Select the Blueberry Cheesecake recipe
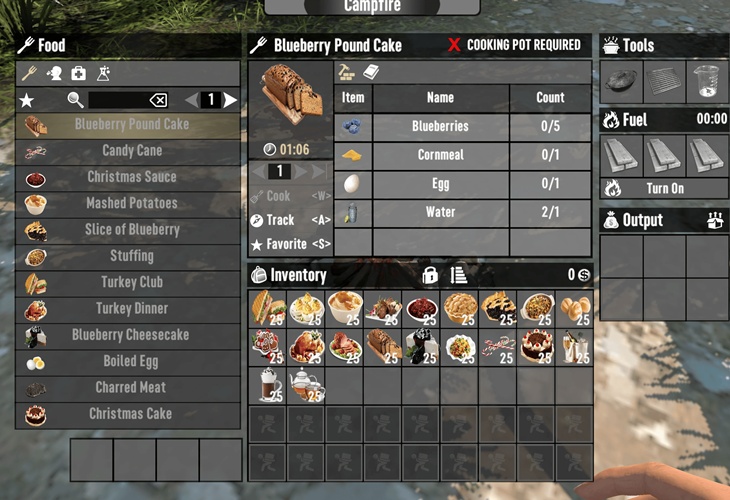Screen dimensions: 730x500 click(130, 335)
